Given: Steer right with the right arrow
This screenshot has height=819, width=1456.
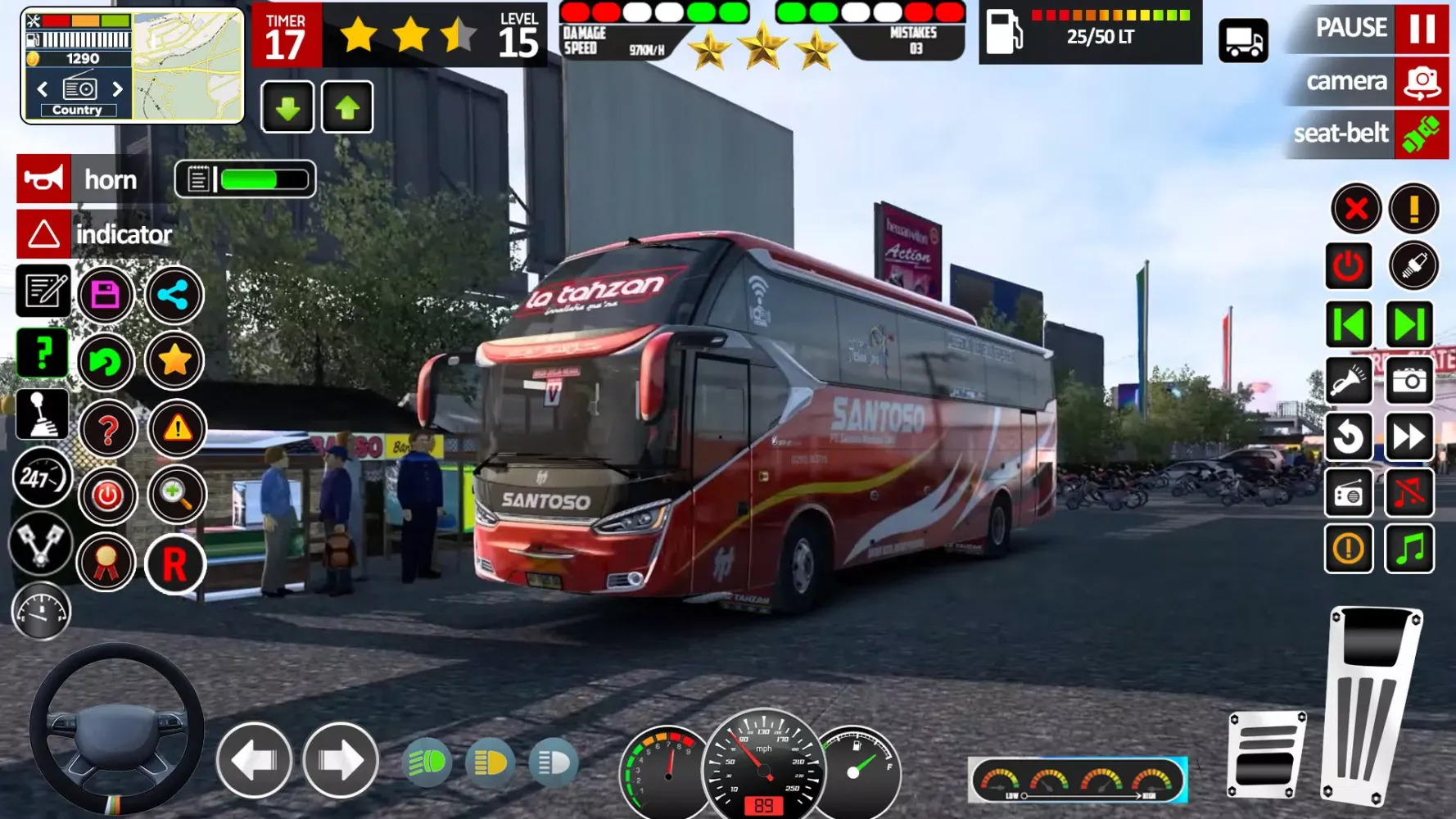Looking at the screenshot, I should [341, 761].
